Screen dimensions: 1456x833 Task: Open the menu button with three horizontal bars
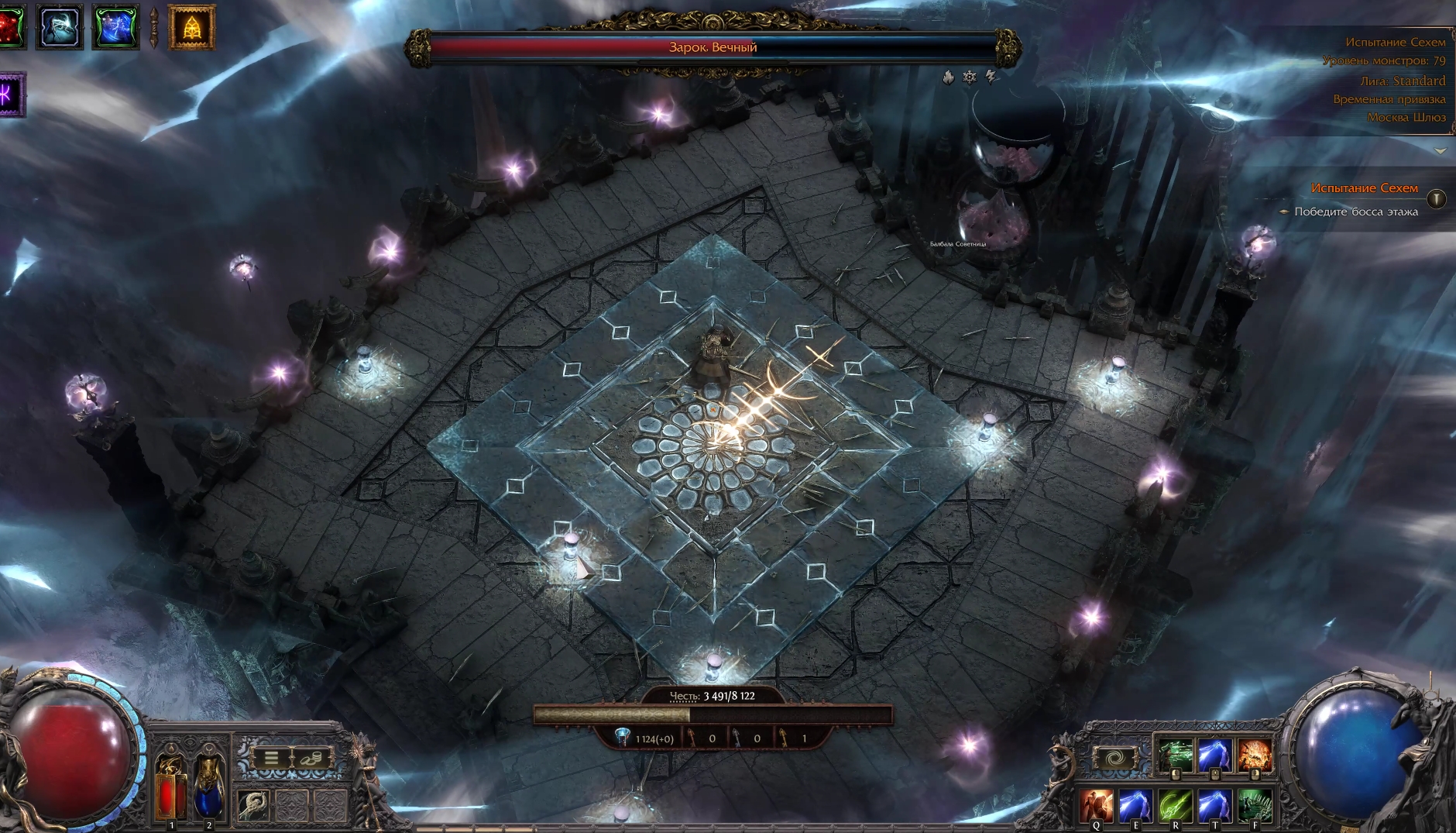pyautogui.click(x=271, y=758)
